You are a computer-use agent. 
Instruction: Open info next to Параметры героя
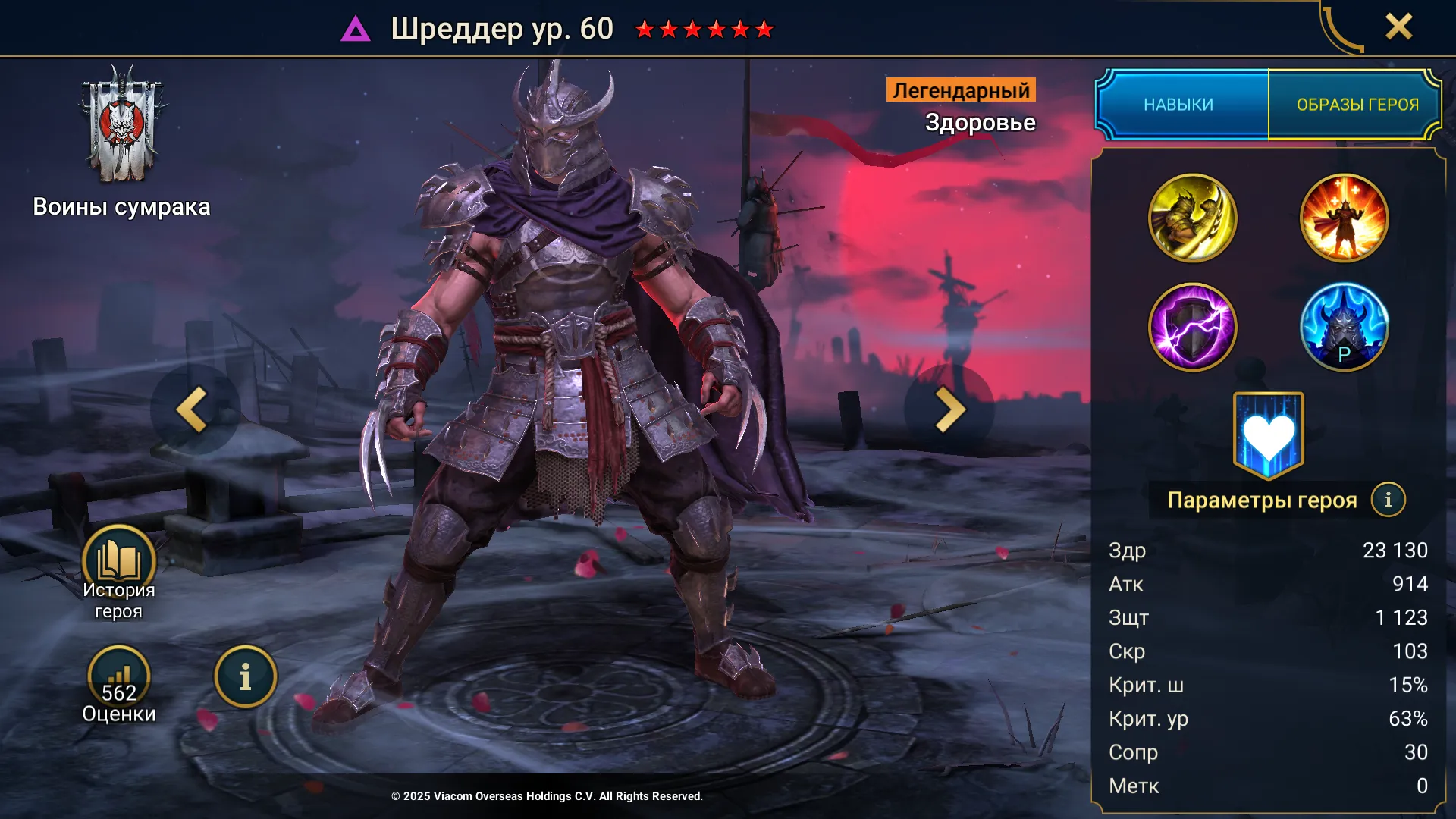(x=1388, y=500)
